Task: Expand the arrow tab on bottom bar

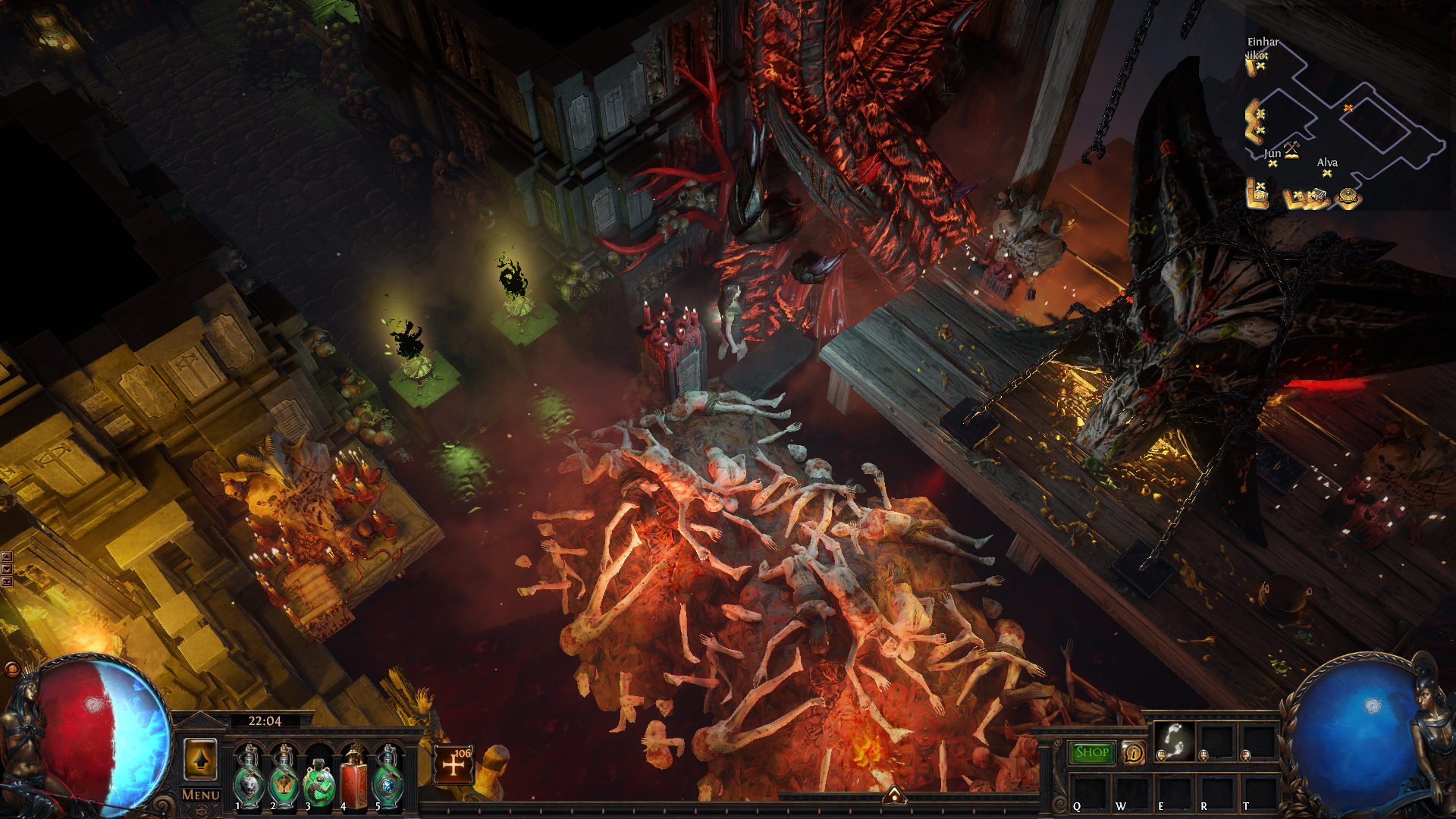Action: pos(894,795)
